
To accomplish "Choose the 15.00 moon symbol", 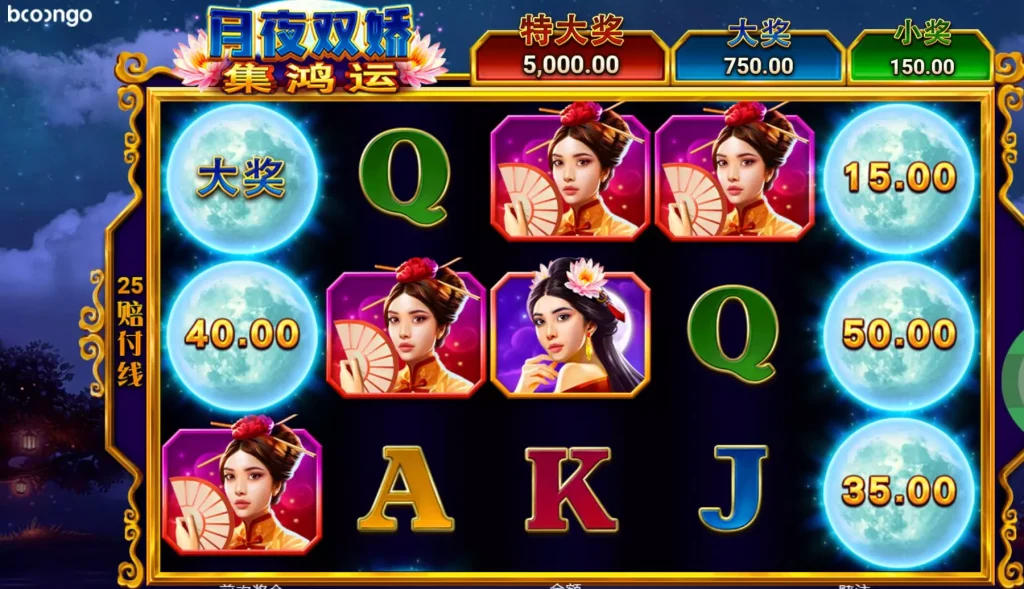I will click(x=899, y=179).
